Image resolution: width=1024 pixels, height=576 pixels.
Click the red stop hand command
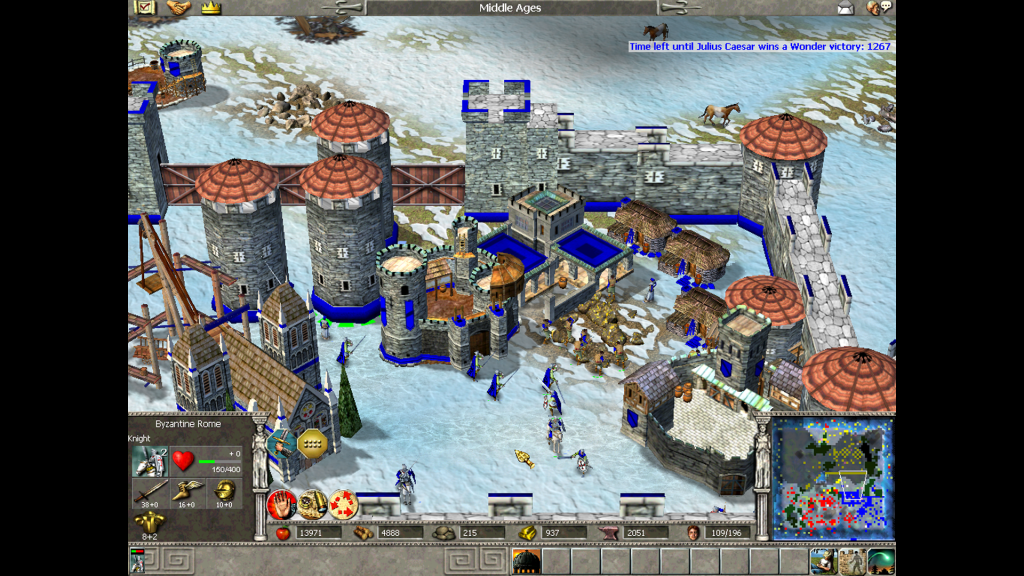tap(281, 504)
